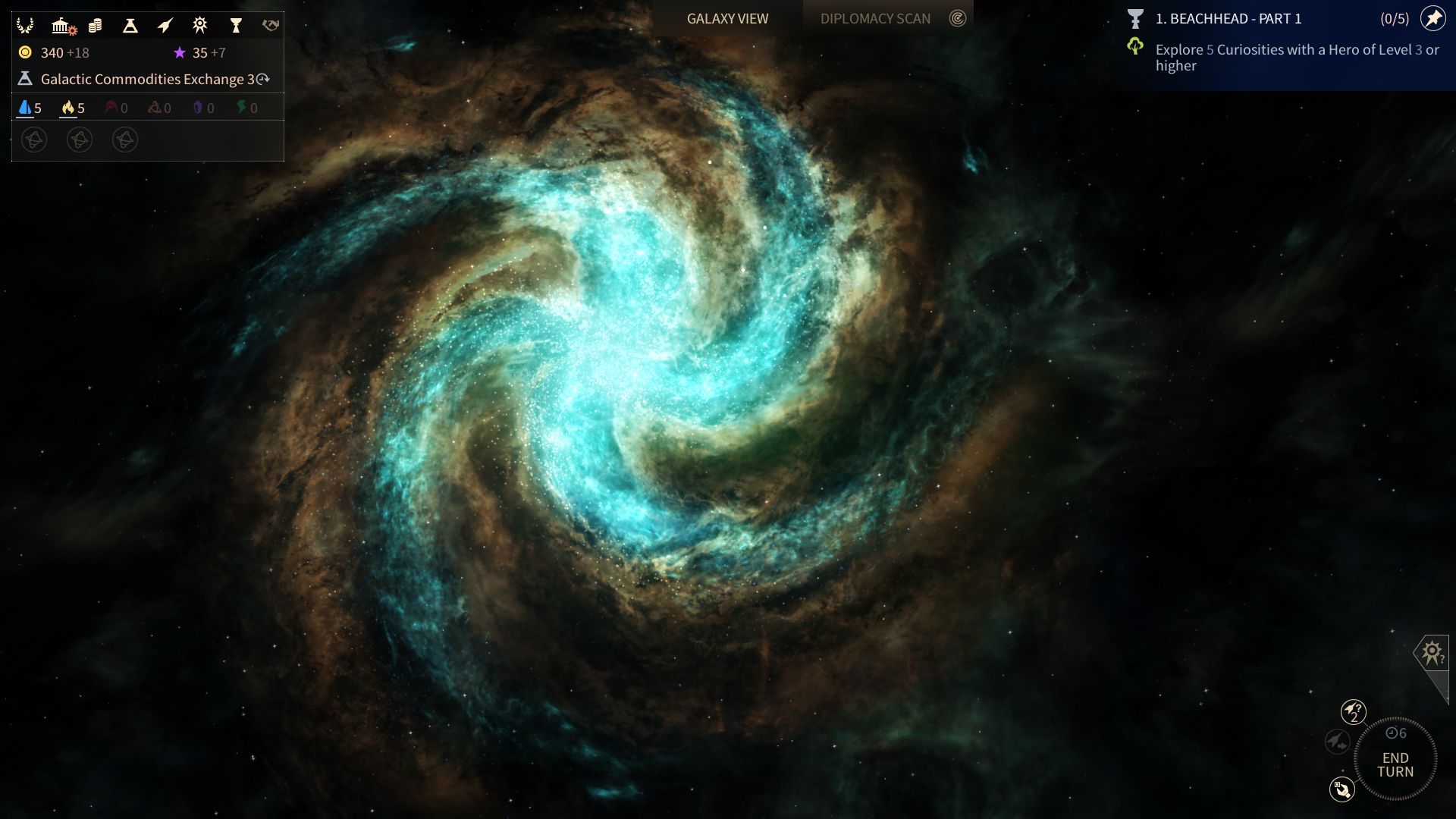Click the sunburst technology icon in the toolbar
1456x819 pixels.
[x=199, y=24]
